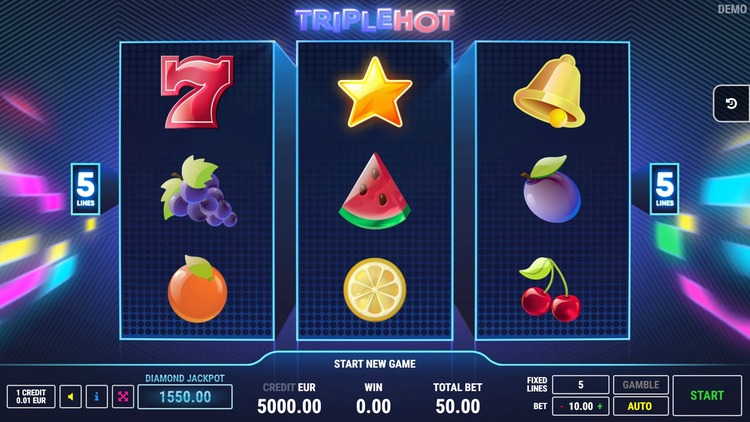Click the fixed lines value box
750x422 pixels.
pyautogui.click(x=580, y=385)
